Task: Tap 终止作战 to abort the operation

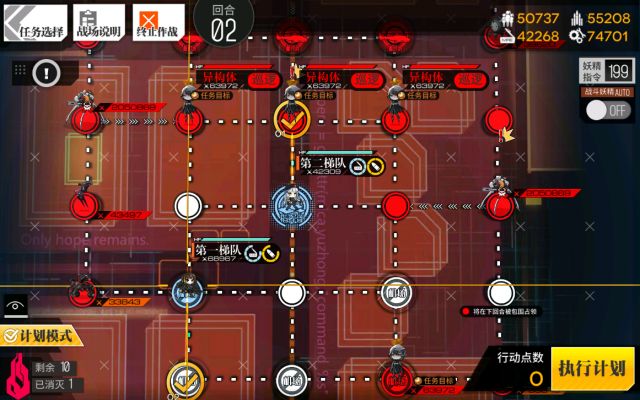Action: pyautogui.click(x=158, y=22)
